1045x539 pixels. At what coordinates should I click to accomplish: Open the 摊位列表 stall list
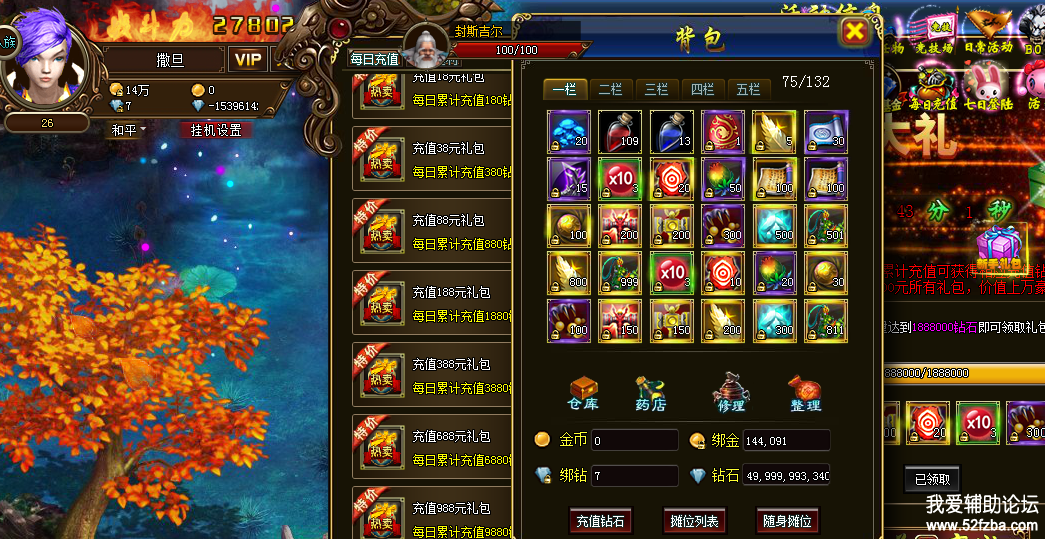pos(692,521)
